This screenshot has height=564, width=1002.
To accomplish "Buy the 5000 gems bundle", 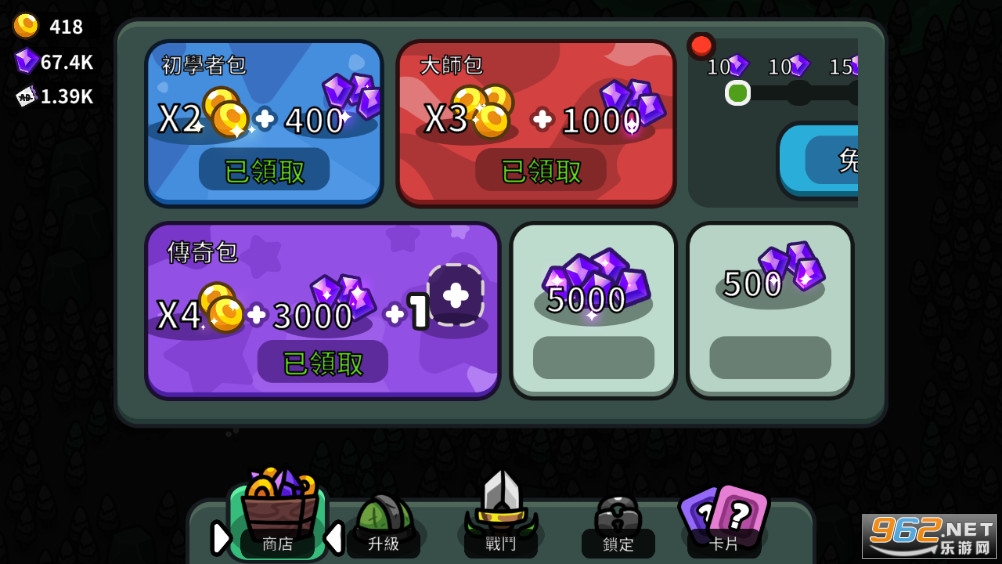I will (x=593, y=310).
